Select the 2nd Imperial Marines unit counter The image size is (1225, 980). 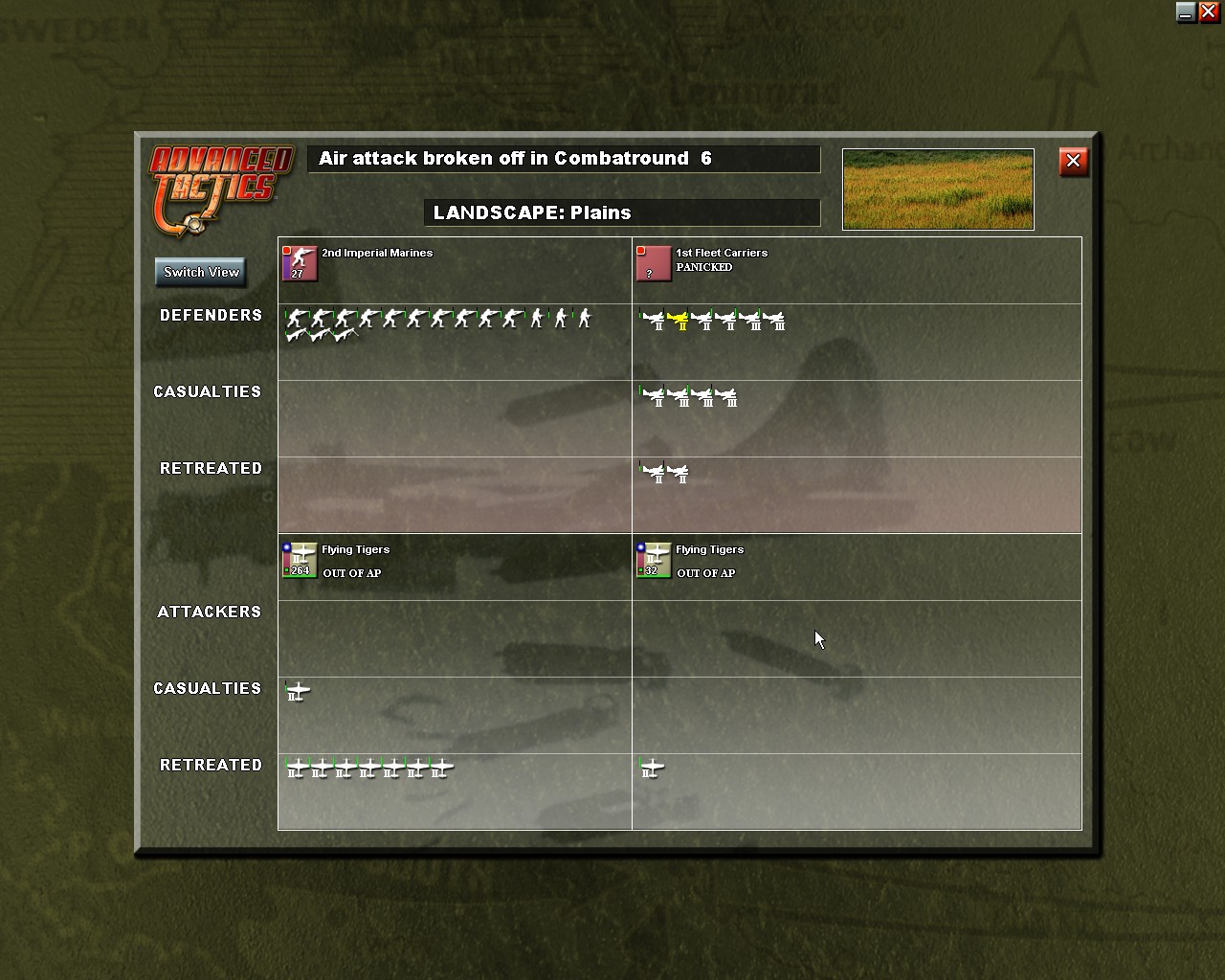[300, 264]
